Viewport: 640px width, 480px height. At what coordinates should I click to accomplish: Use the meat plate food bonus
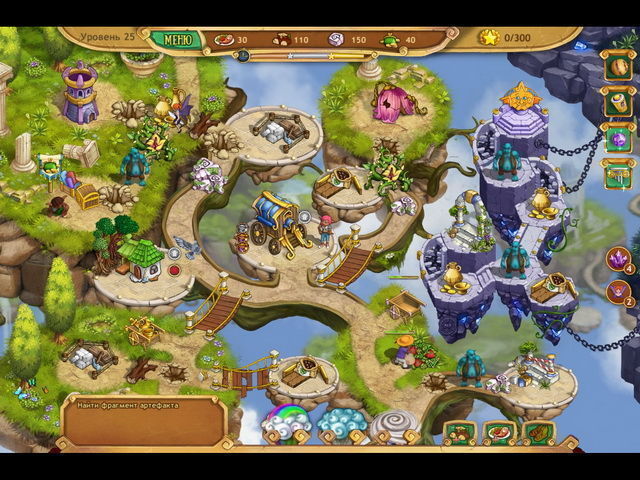click(499, 434)
